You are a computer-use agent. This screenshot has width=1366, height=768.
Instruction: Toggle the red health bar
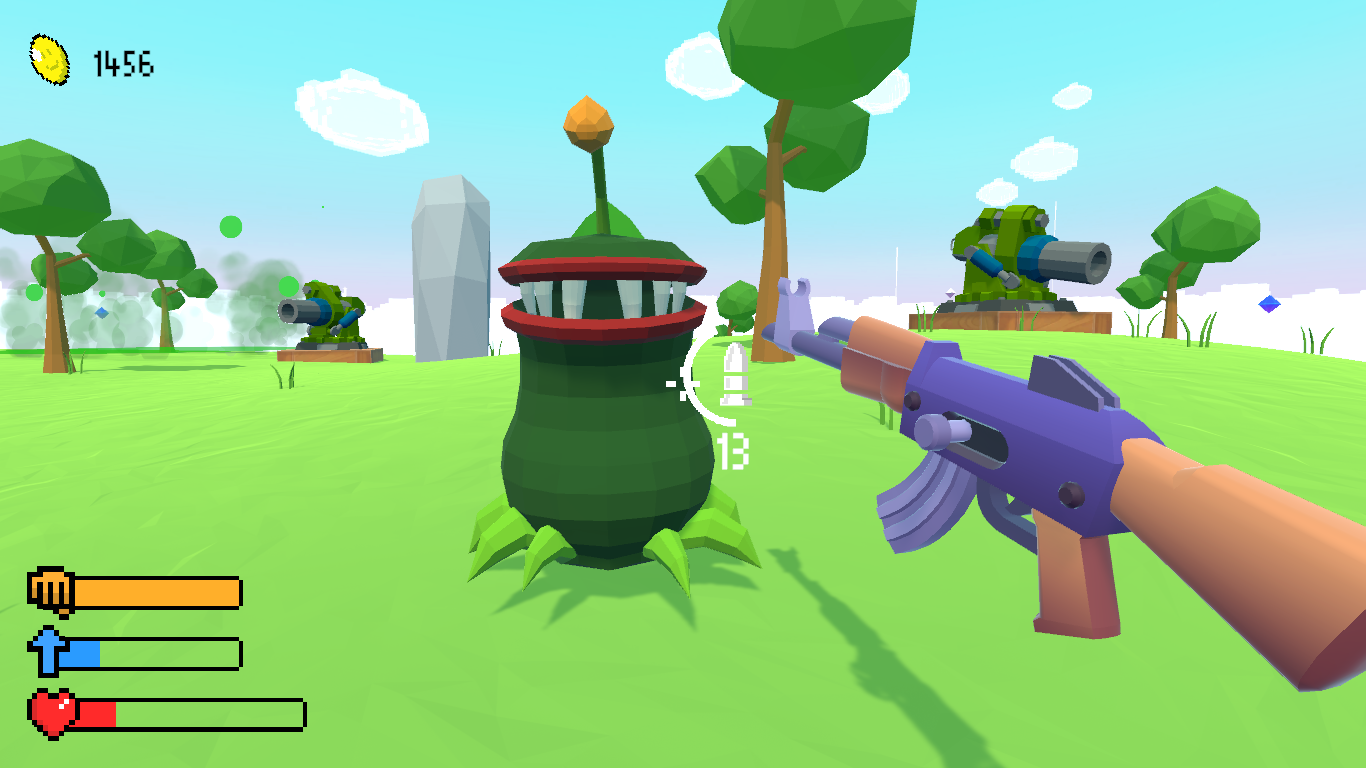pyautogui.click(x=190, y=714)
